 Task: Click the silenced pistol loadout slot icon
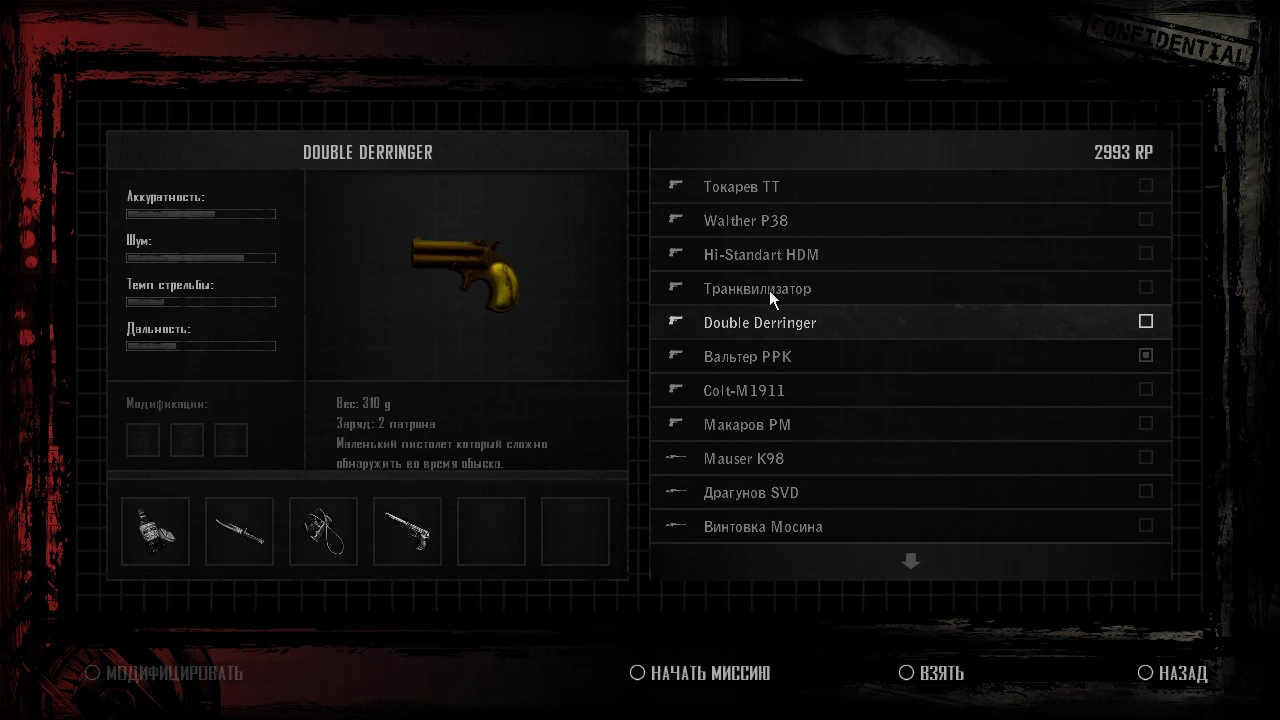pos(407,530)
